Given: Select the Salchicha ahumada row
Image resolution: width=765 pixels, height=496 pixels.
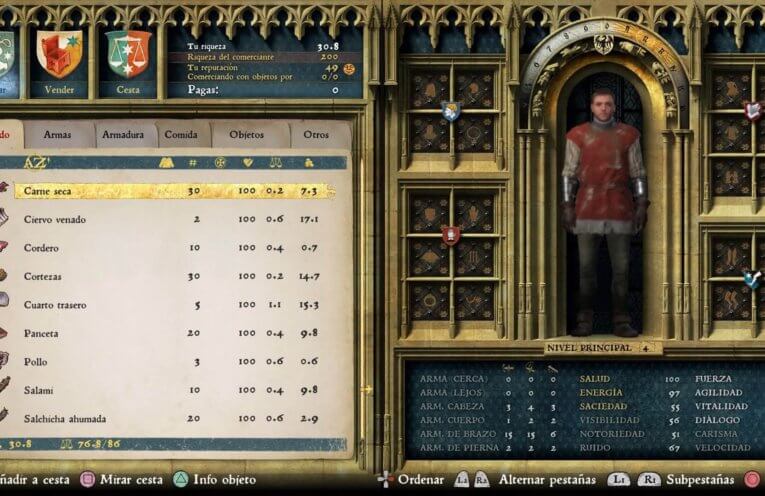Looking at the screenshot, I should 170,419.
